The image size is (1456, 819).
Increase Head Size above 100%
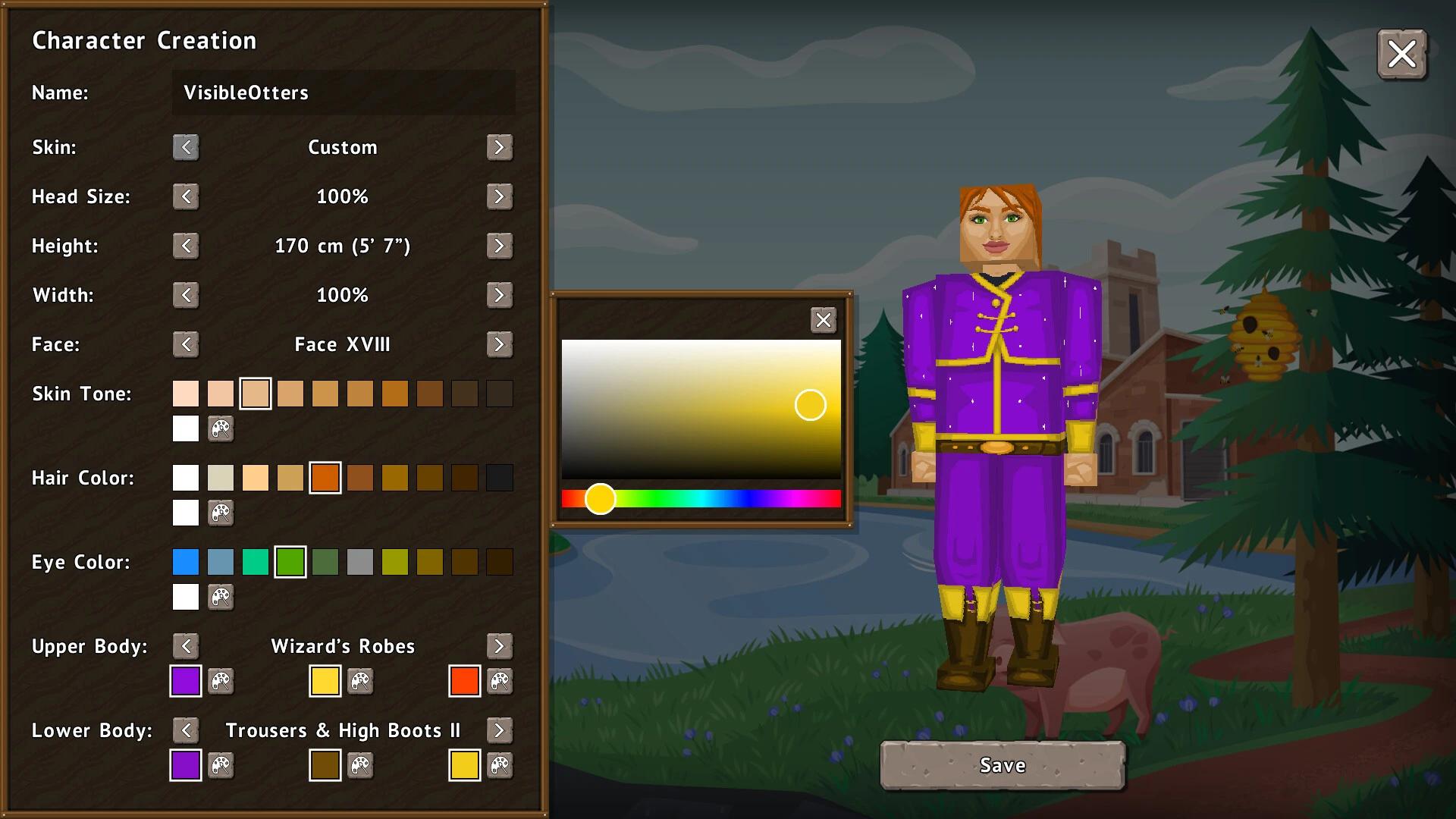coord(500,196)
